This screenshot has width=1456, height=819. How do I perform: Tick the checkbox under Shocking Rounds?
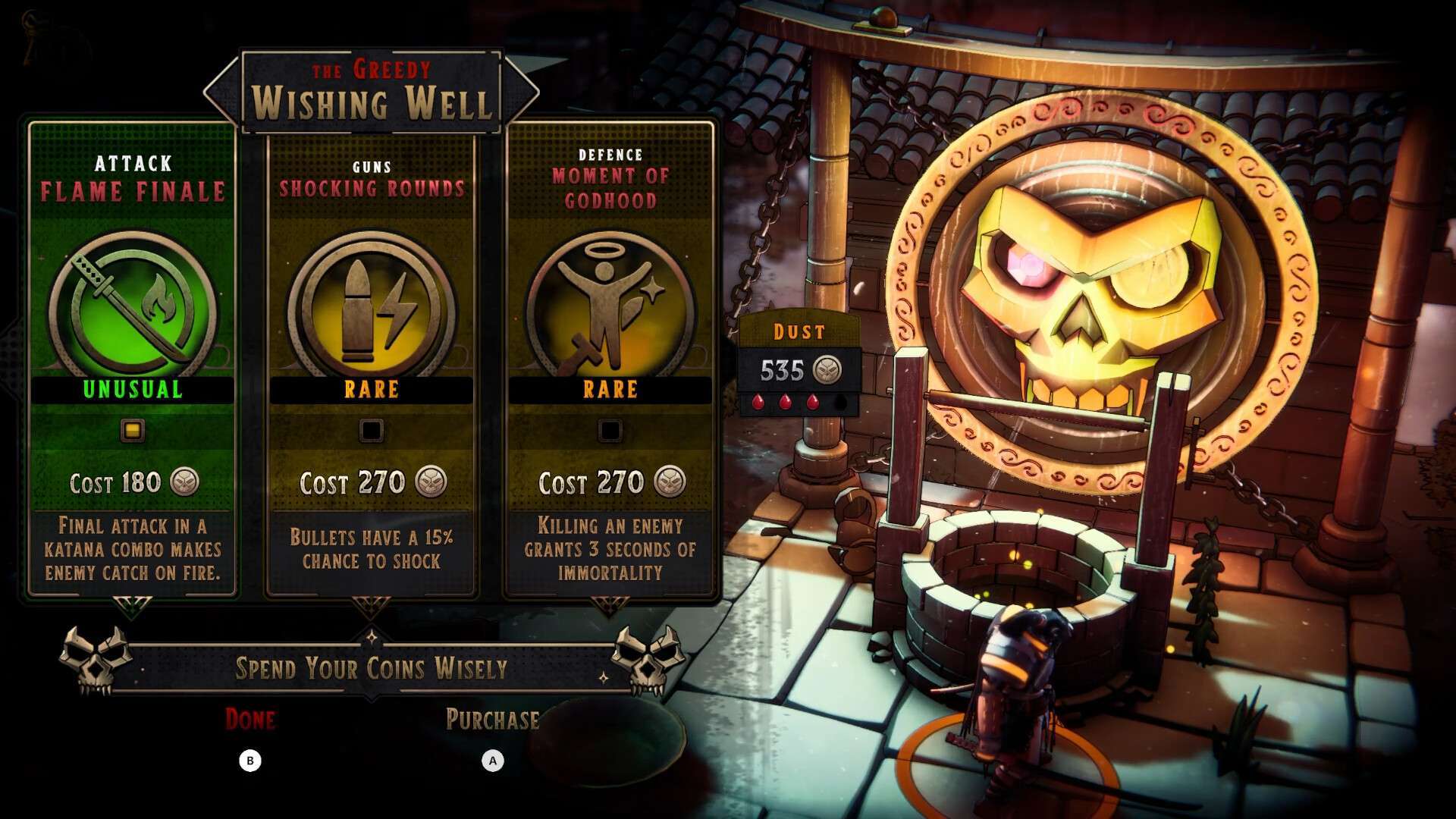pos(372,431)
